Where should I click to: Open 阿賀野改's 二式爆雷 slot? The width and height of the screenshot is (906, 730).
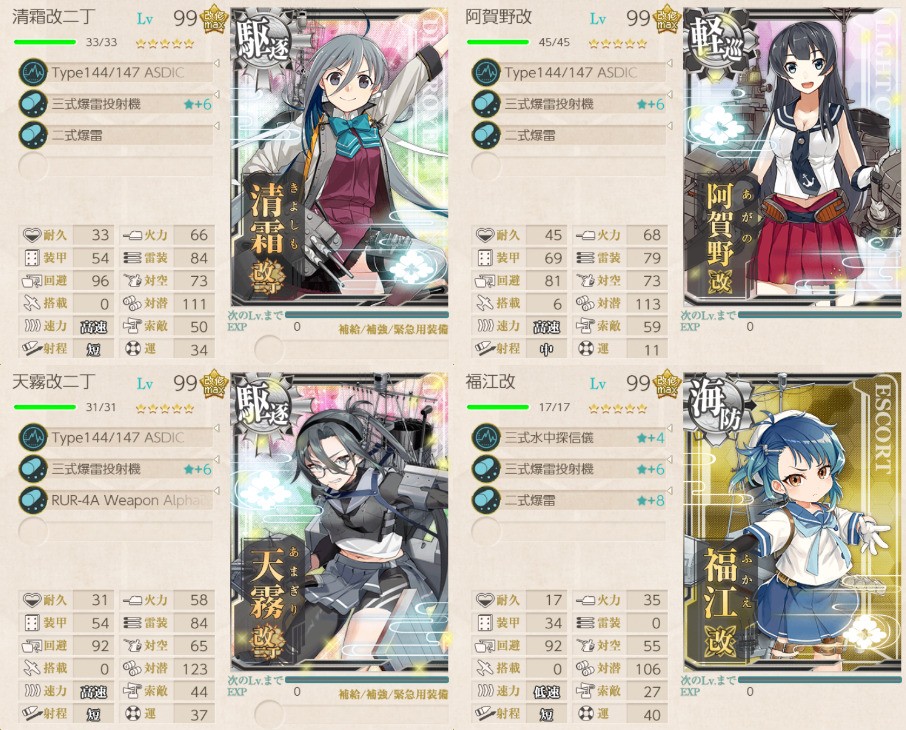[x=568, y=134]
